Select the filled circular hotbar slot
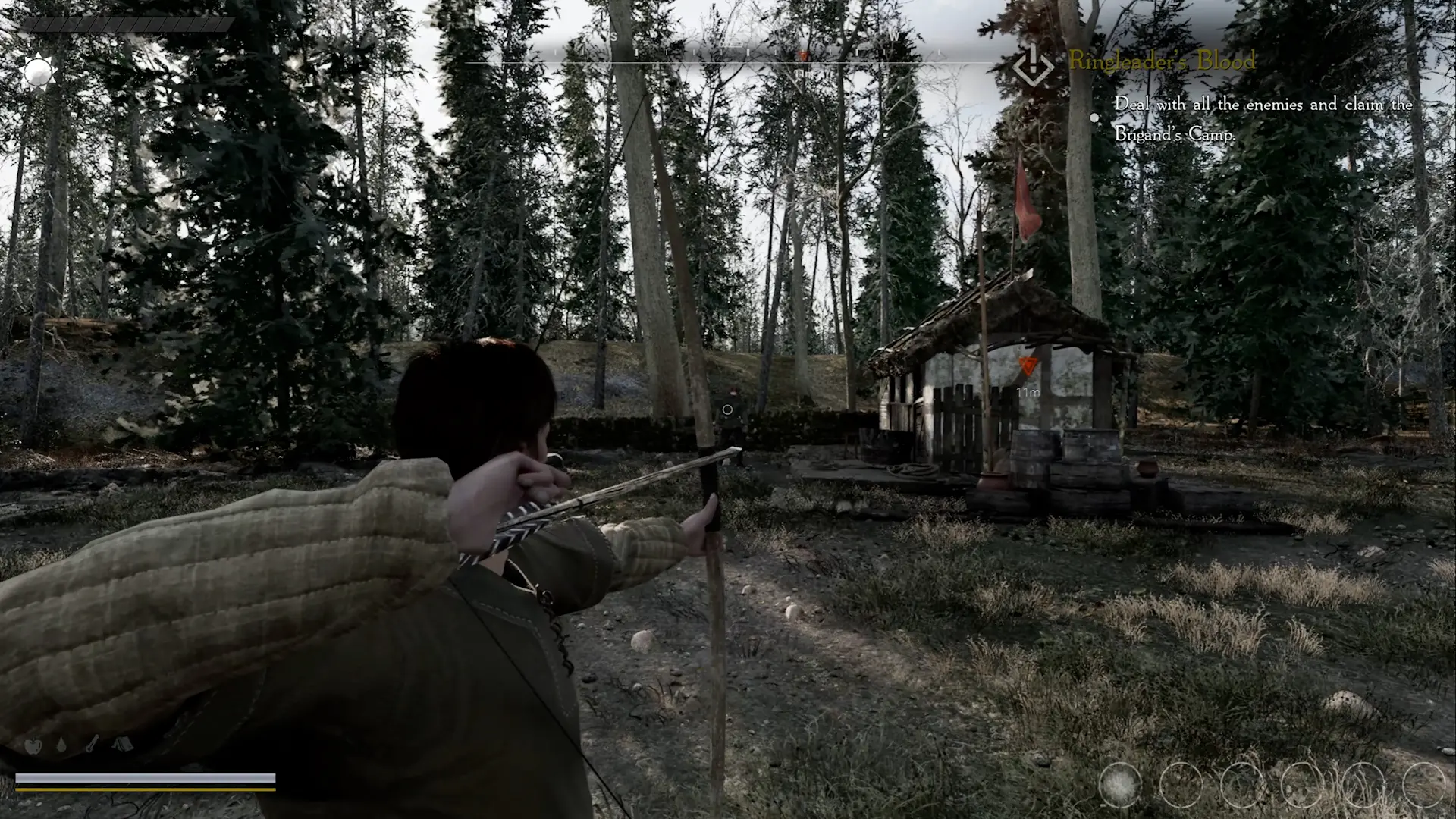 click(x=1120, y=784)
